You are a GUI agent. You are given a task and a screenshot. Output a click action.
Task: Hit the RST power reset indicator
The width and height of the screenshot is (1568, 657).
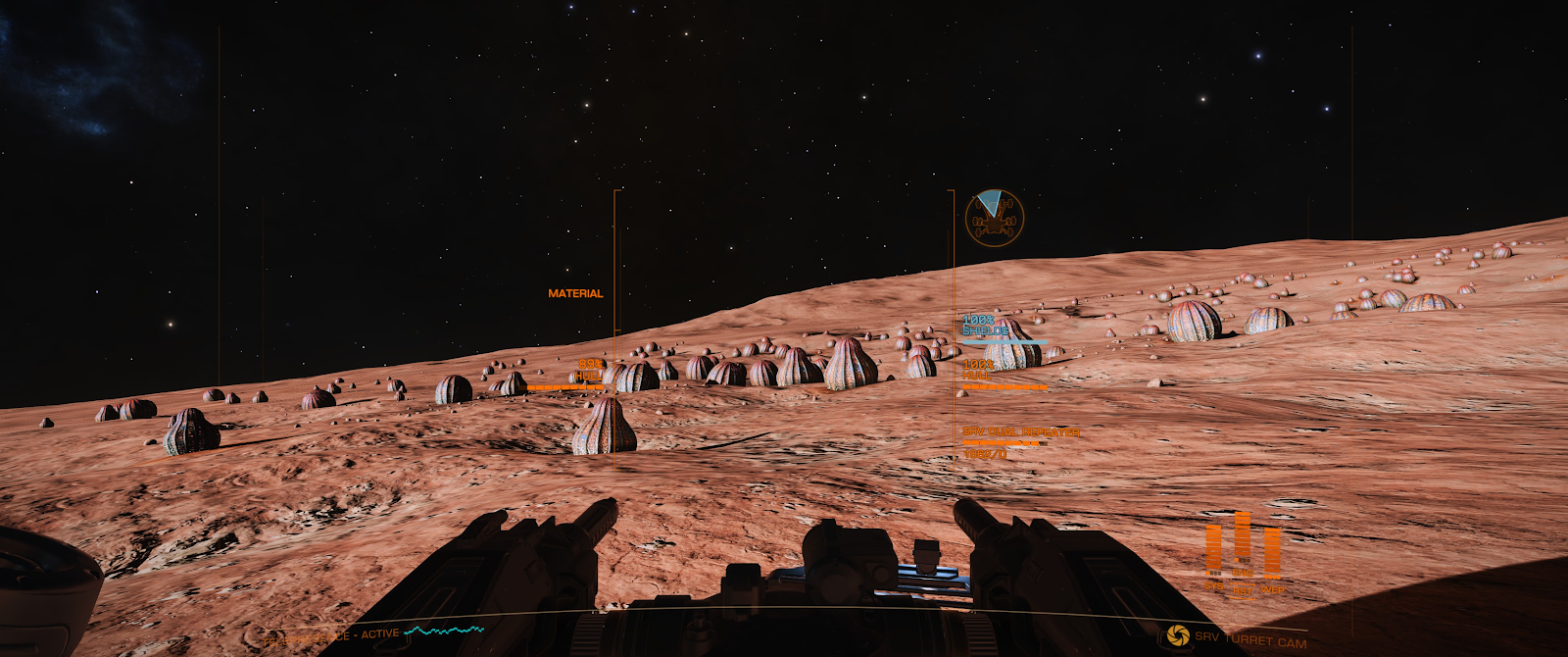pyautogui.click(x=1243, y=591)
